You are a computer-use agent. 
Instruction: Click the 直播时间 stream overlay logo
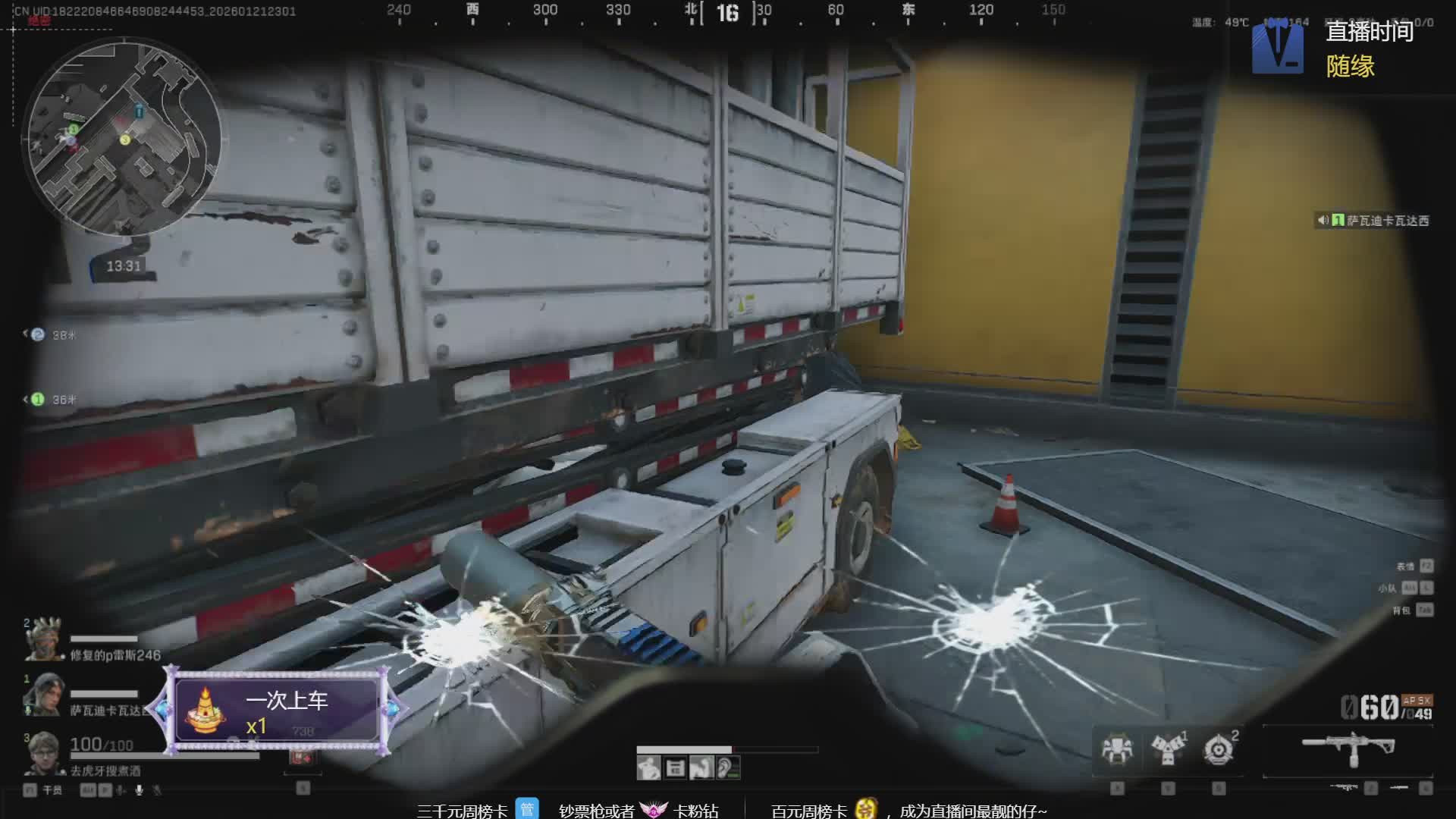(1277, 49)
